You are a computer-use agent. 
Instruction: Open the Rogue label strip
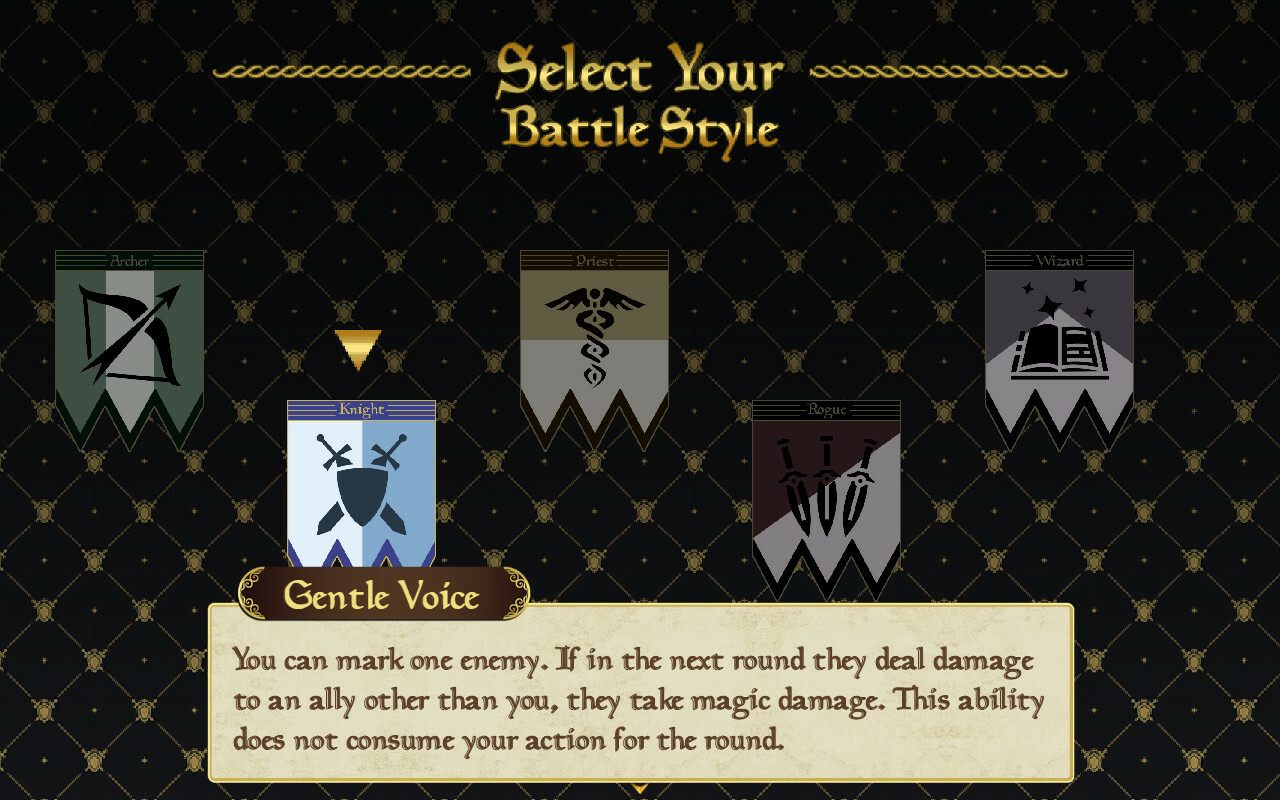(826, 410)
